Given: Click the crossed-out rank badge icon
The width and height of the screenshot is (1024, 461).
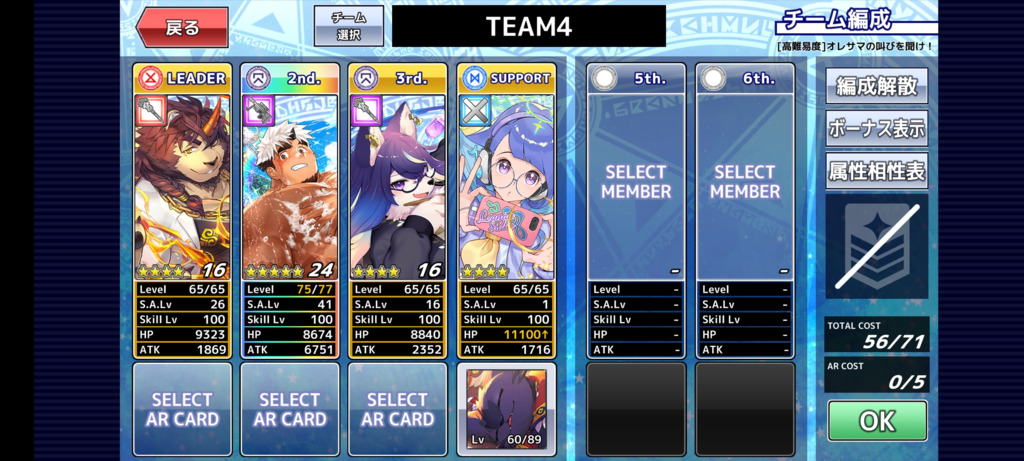Looking at the screenshot, I should [x=876, y=246].
